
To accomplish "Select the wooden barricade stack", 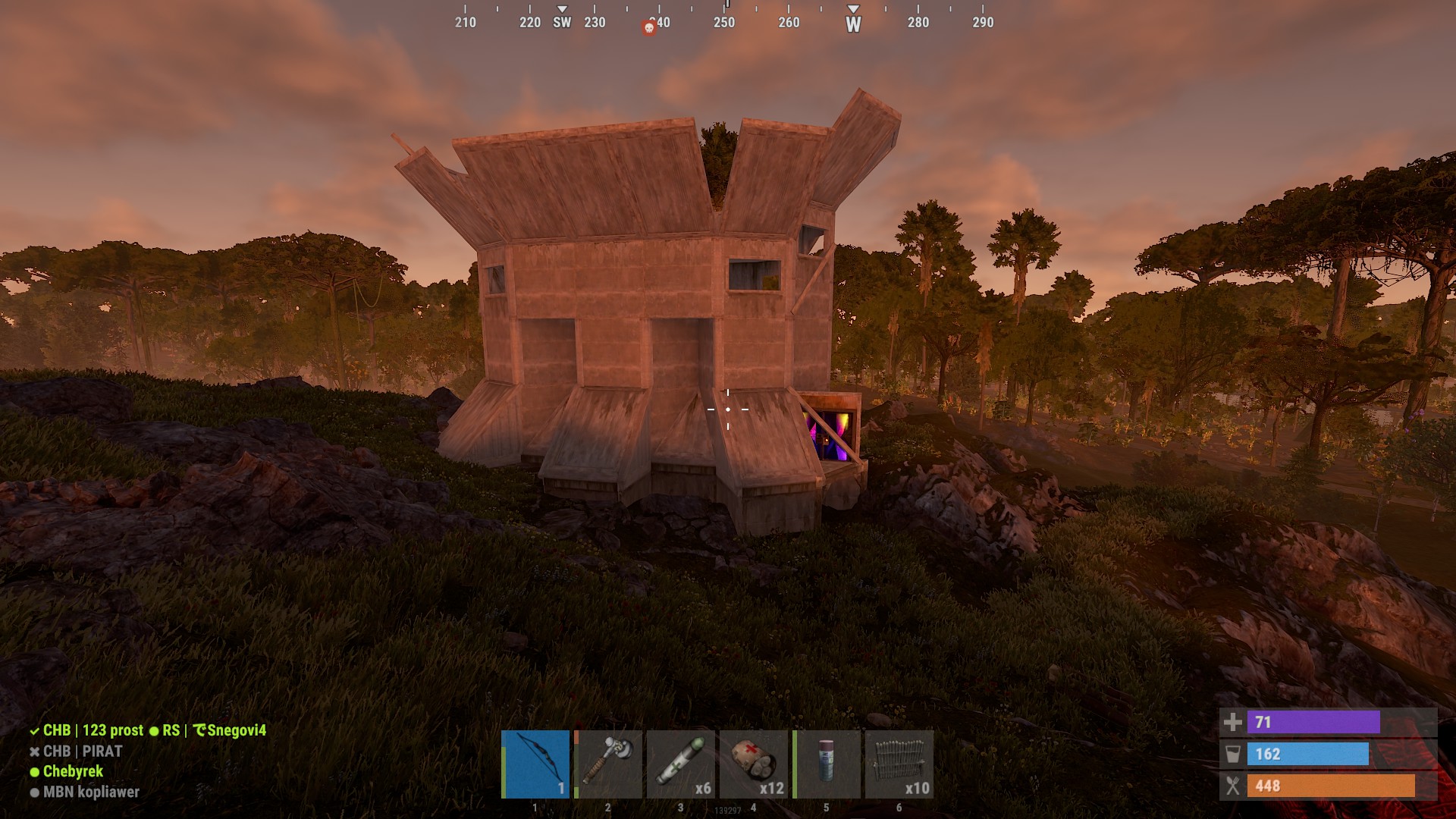I will 899,764.
